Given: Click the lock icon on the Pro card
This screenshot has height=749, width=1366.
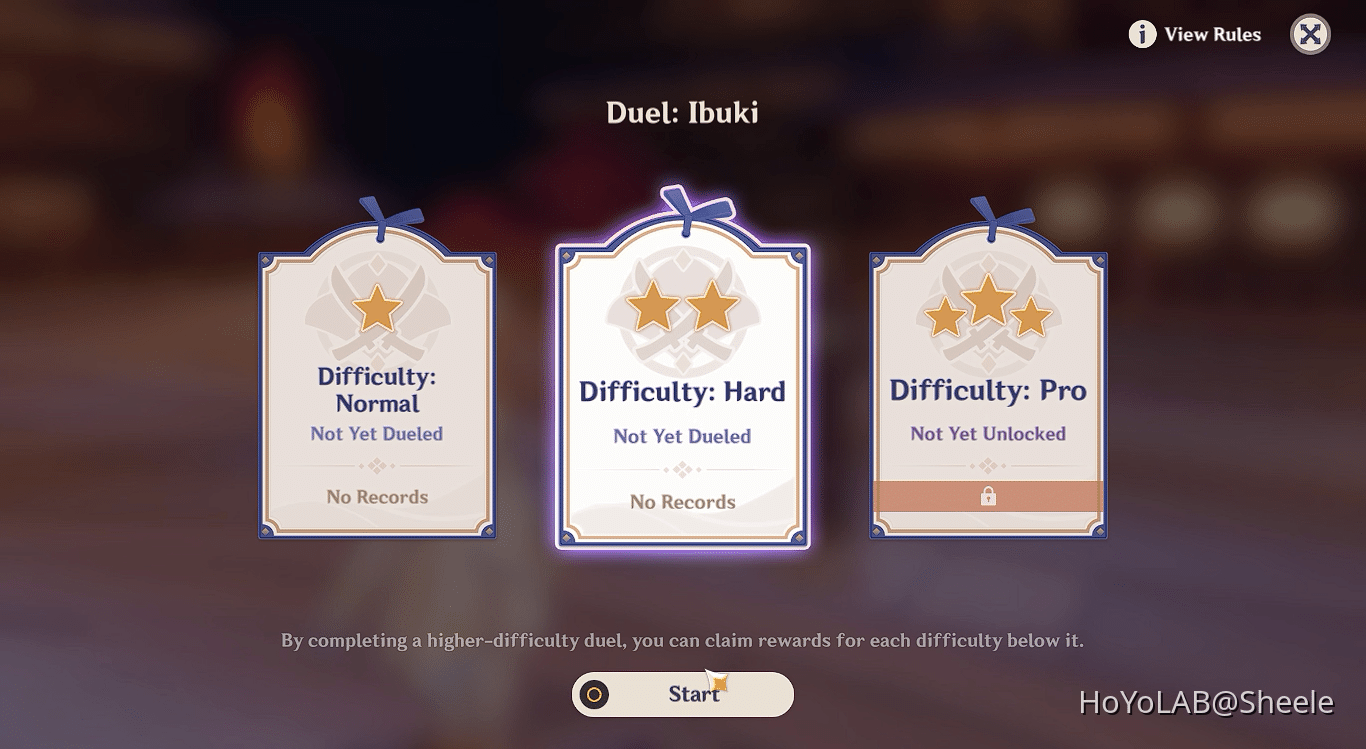Looking at the screenshot, I should coord(988,496).
